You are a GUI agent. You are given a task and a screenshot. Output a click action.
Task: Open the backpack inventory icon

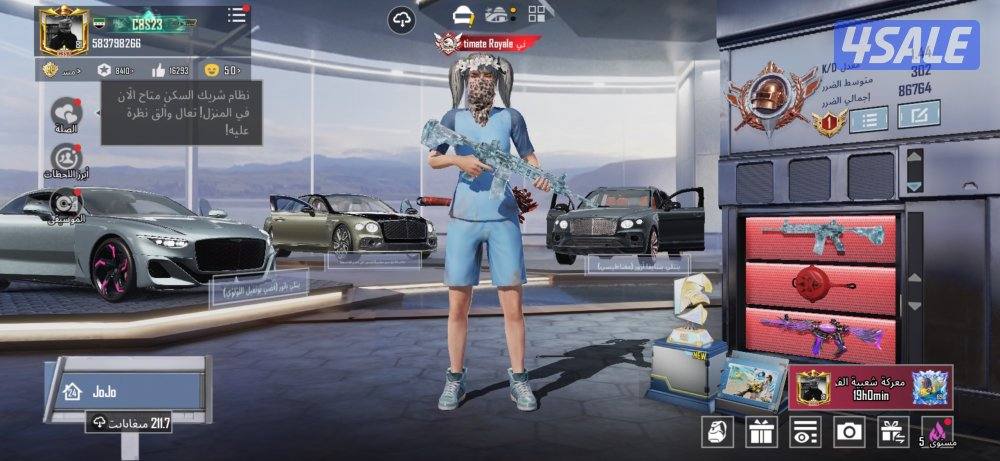click(719, 432)
